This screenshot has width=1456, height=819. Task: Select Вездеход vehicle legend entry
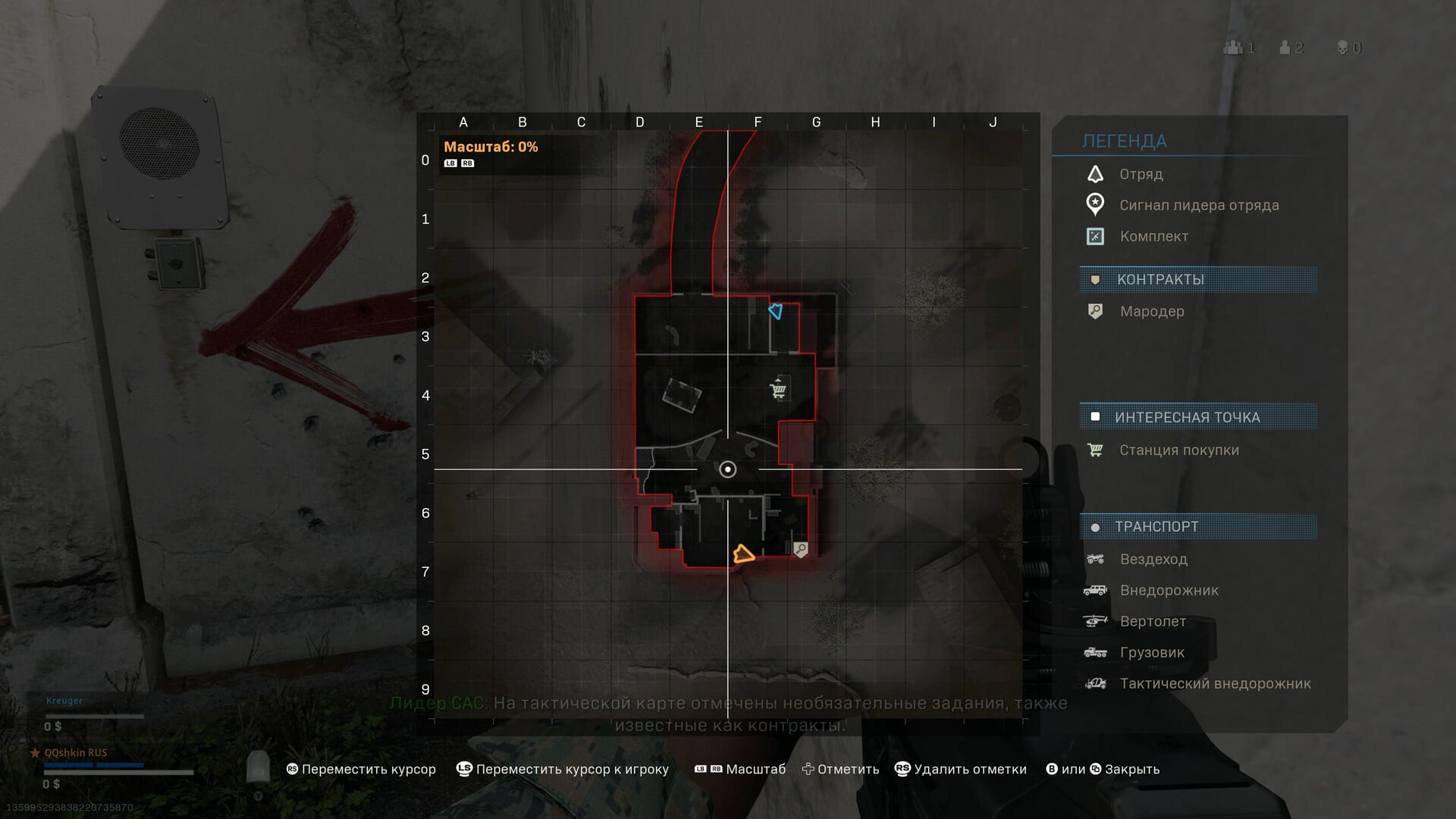click(1153, 560)
